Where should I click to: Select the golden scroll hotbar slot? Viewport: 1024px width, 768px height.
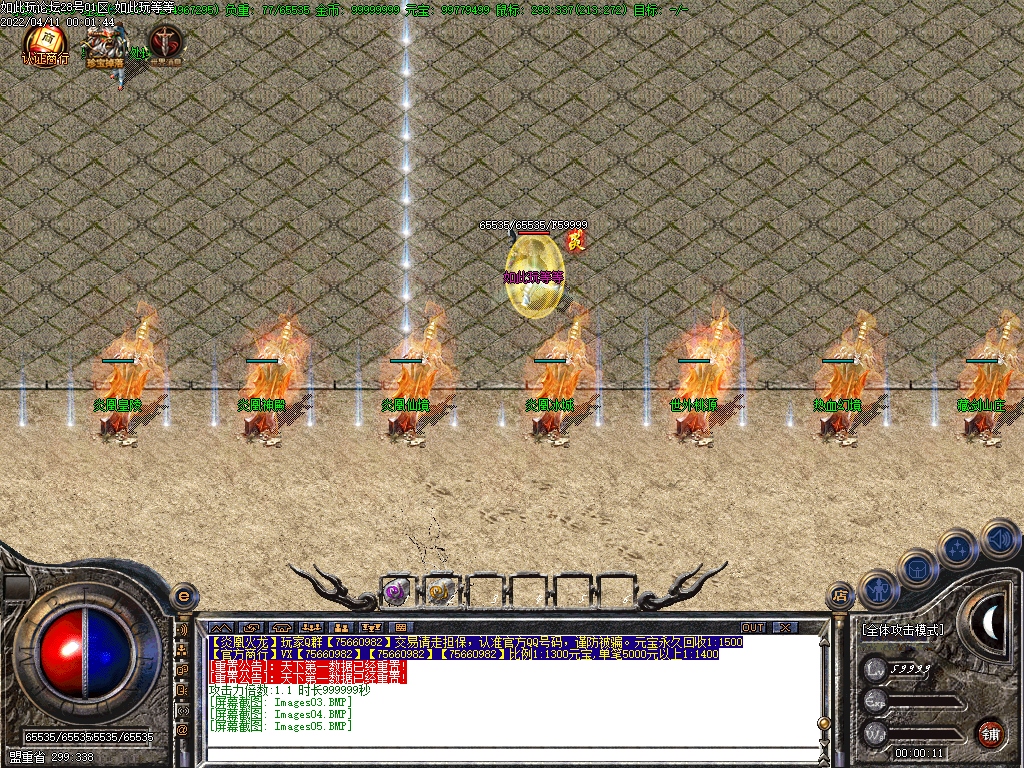[440, 592]
